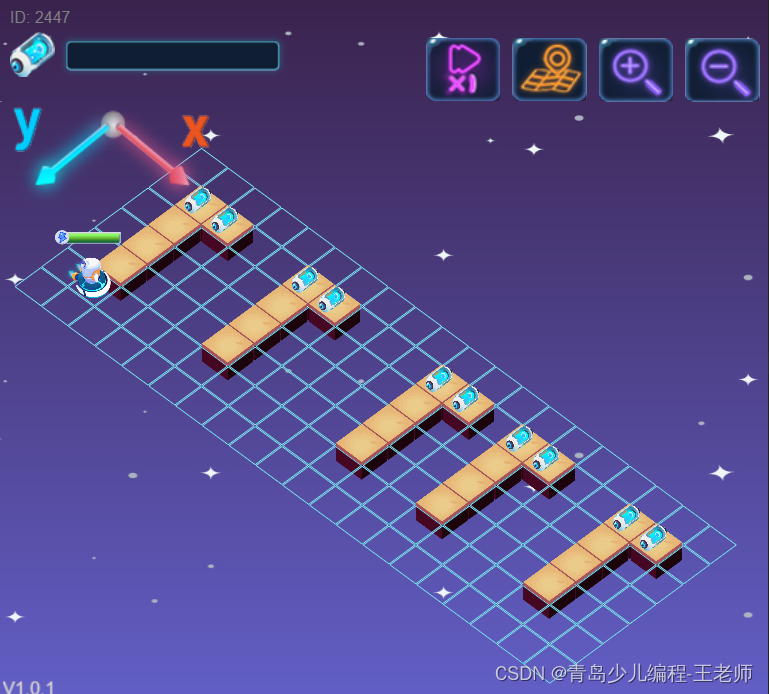
Task: Open the map location marker view
Action: click(x=549, y=69)
